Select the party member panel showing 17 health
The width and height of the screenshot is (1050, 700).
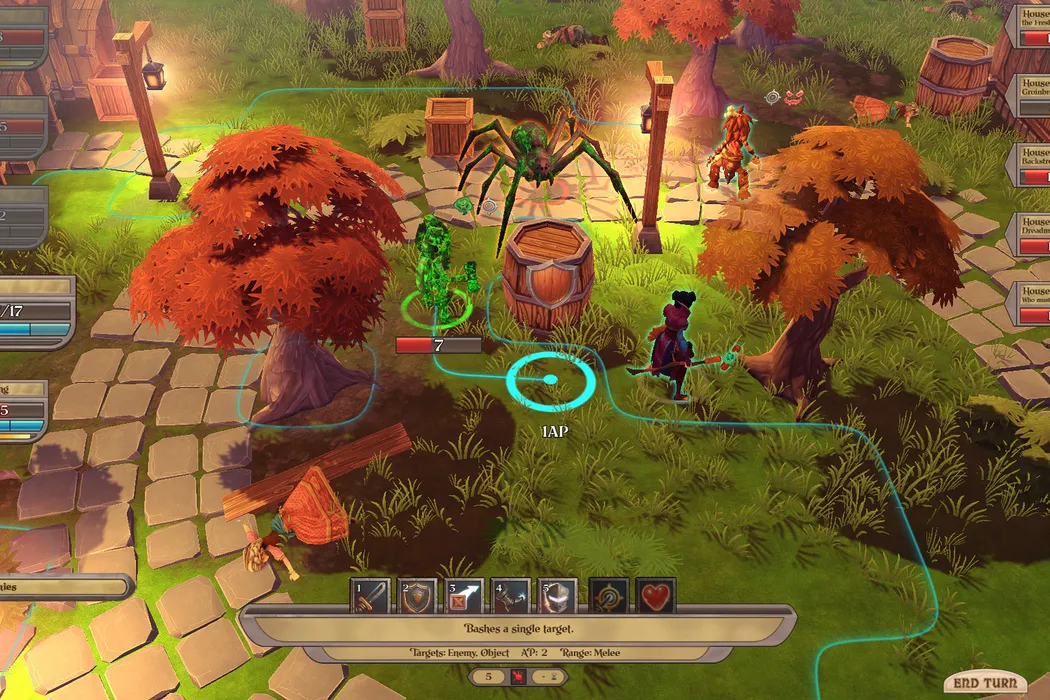37,311
